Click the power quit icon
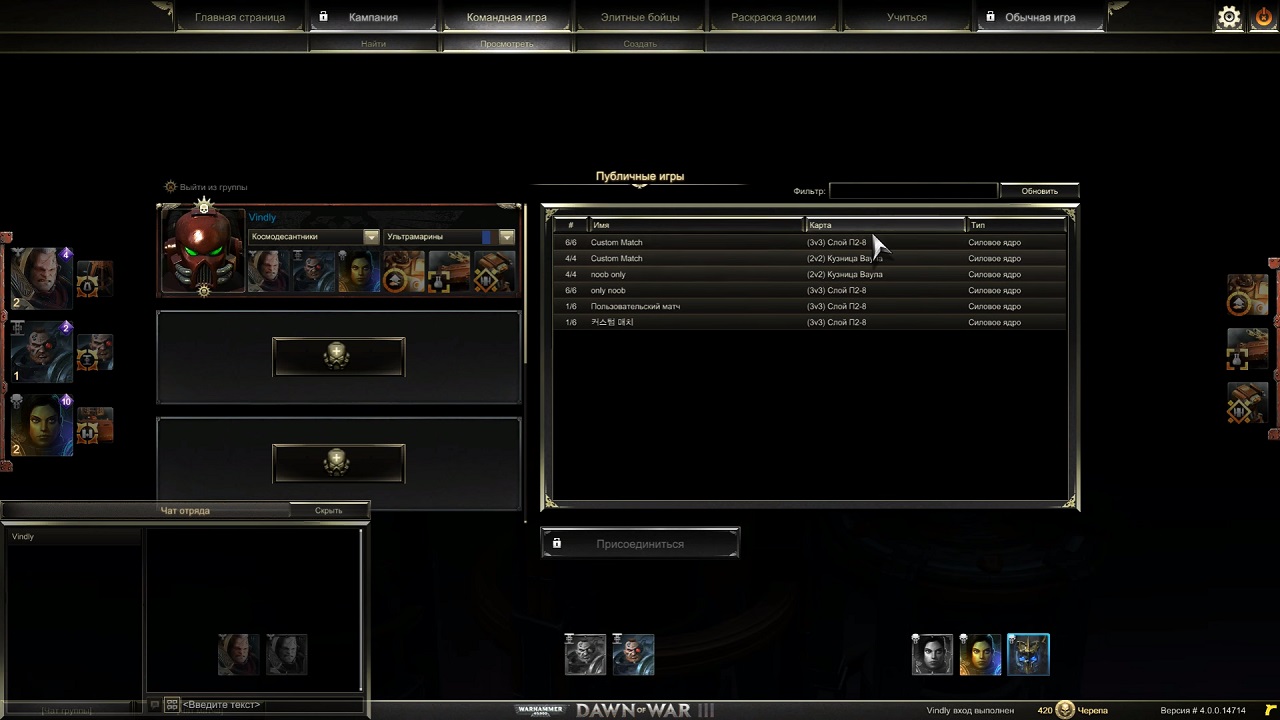 1264,17
